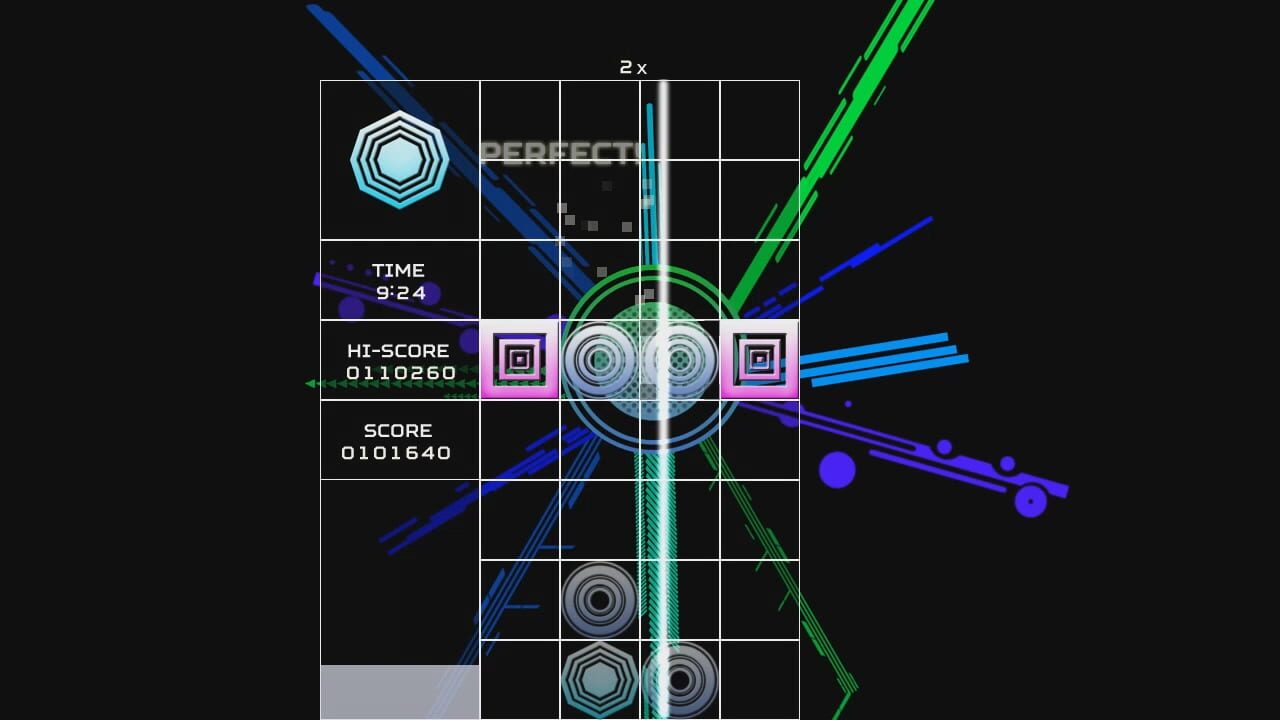1280x720 pixels.
Task: Select the pink square block left of center
Action: point(519,358)
